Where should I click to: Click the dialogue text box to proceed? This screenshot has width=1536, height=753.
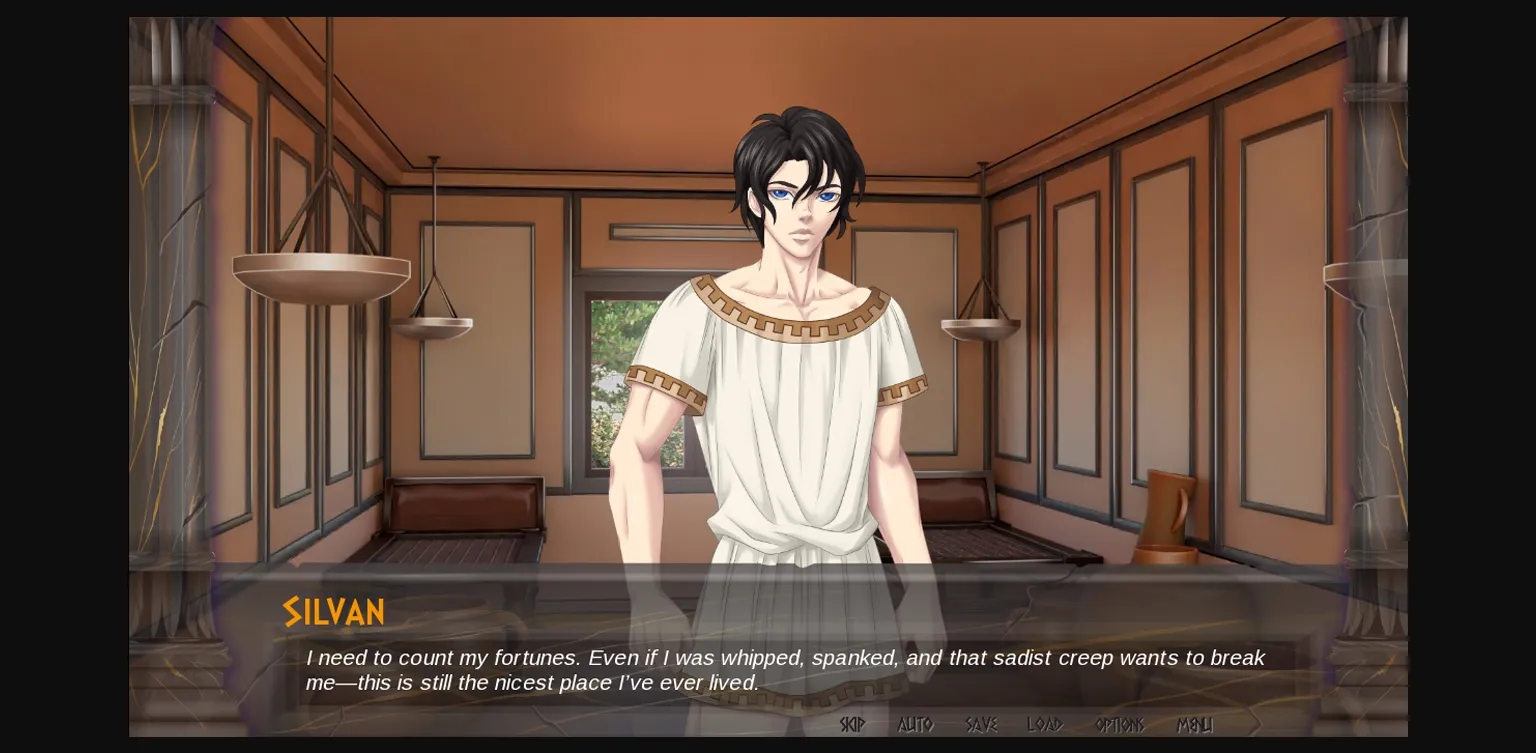tap(768, 670)
